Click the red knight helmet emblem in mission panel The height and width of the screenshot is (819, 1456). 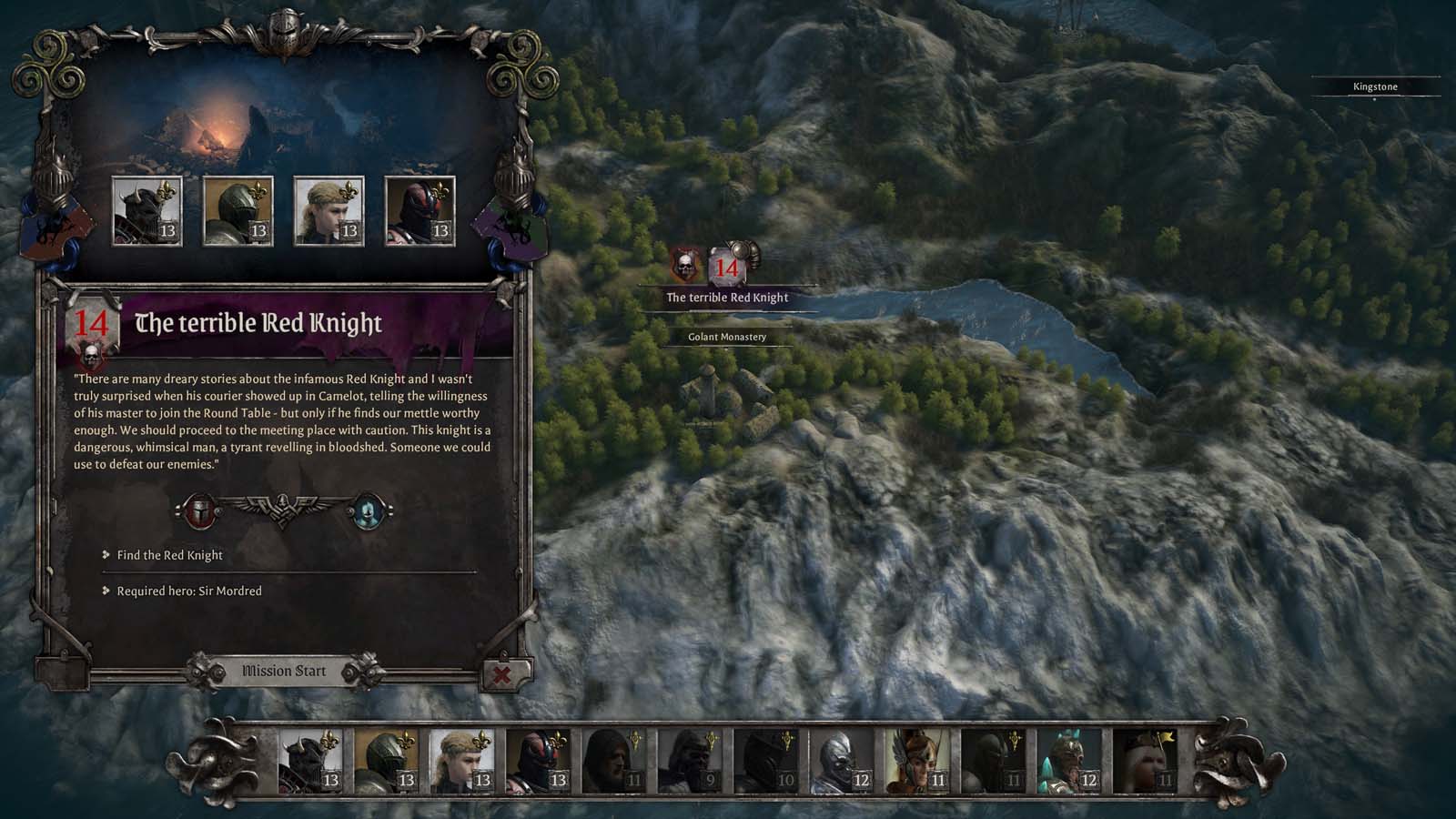[200, 510]
